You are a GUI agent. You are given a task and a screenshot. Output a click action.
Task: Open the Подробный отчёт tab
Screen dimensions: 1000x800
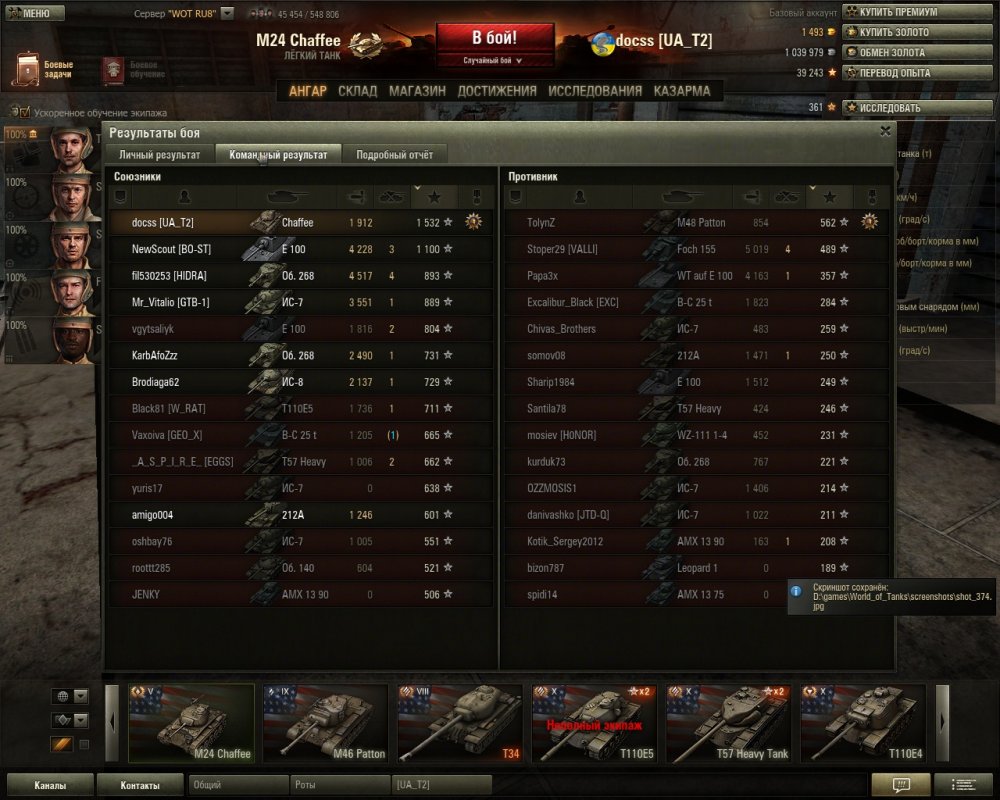point(394,155)
